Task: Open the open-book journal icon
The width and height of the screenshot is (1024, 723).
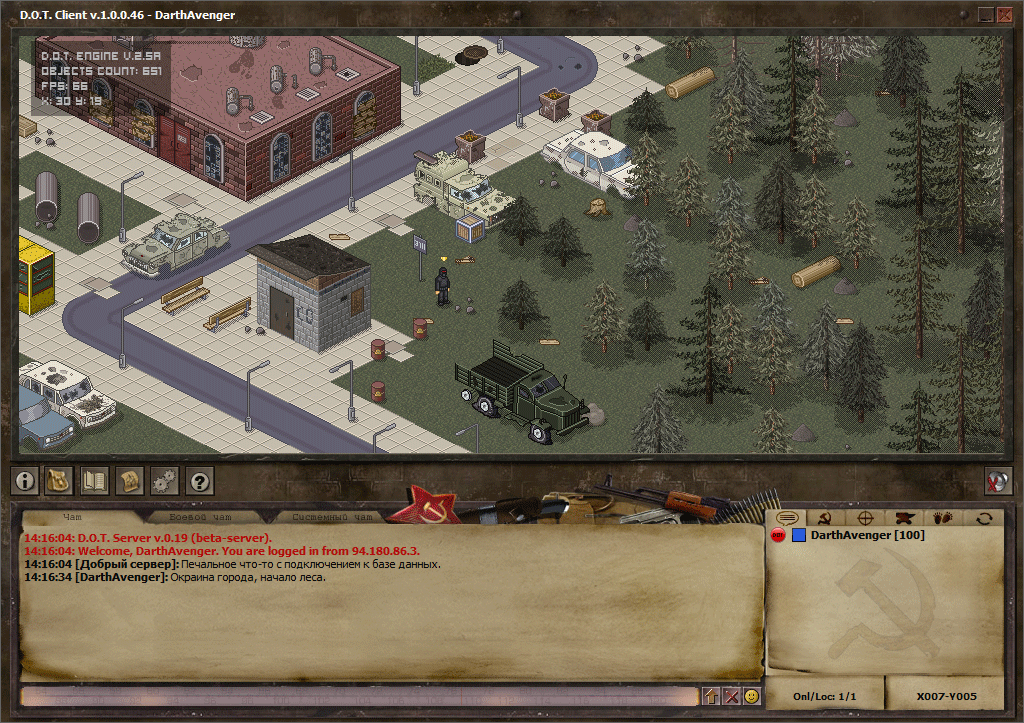Action: (95, 481)
